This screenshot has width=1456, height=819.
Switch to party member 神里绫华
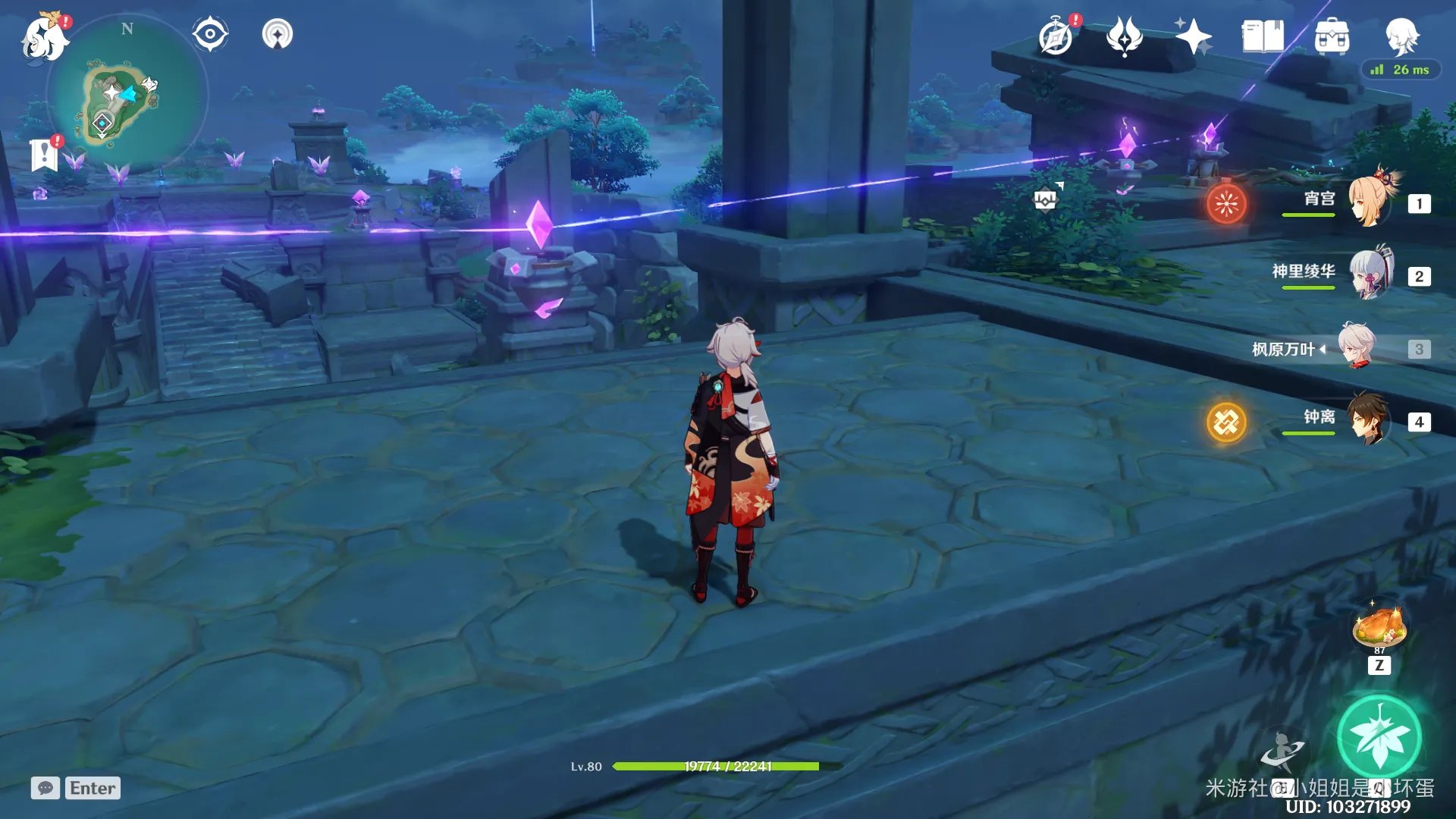1370,275
